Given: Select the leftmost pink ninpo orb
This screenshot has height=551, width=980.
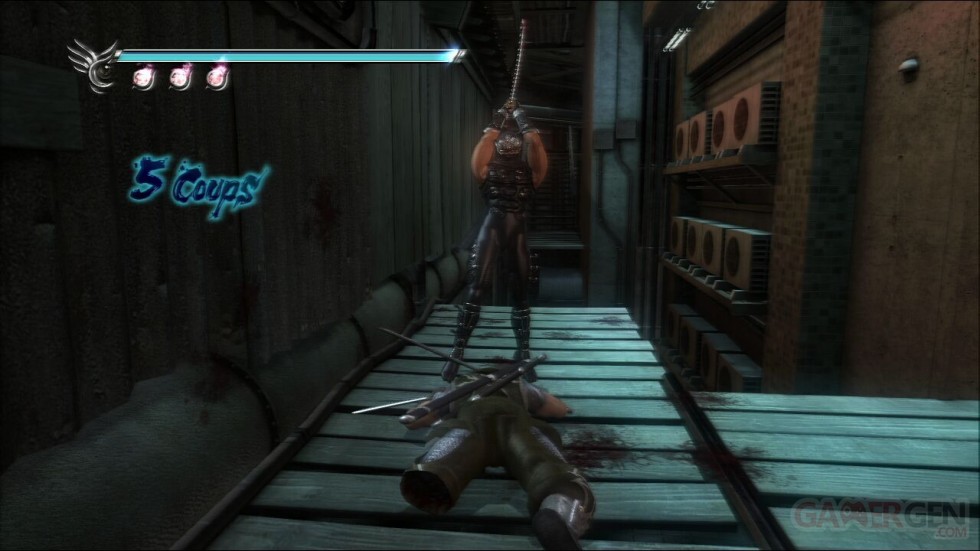Looking at the screenshot, I should (144, 78).
